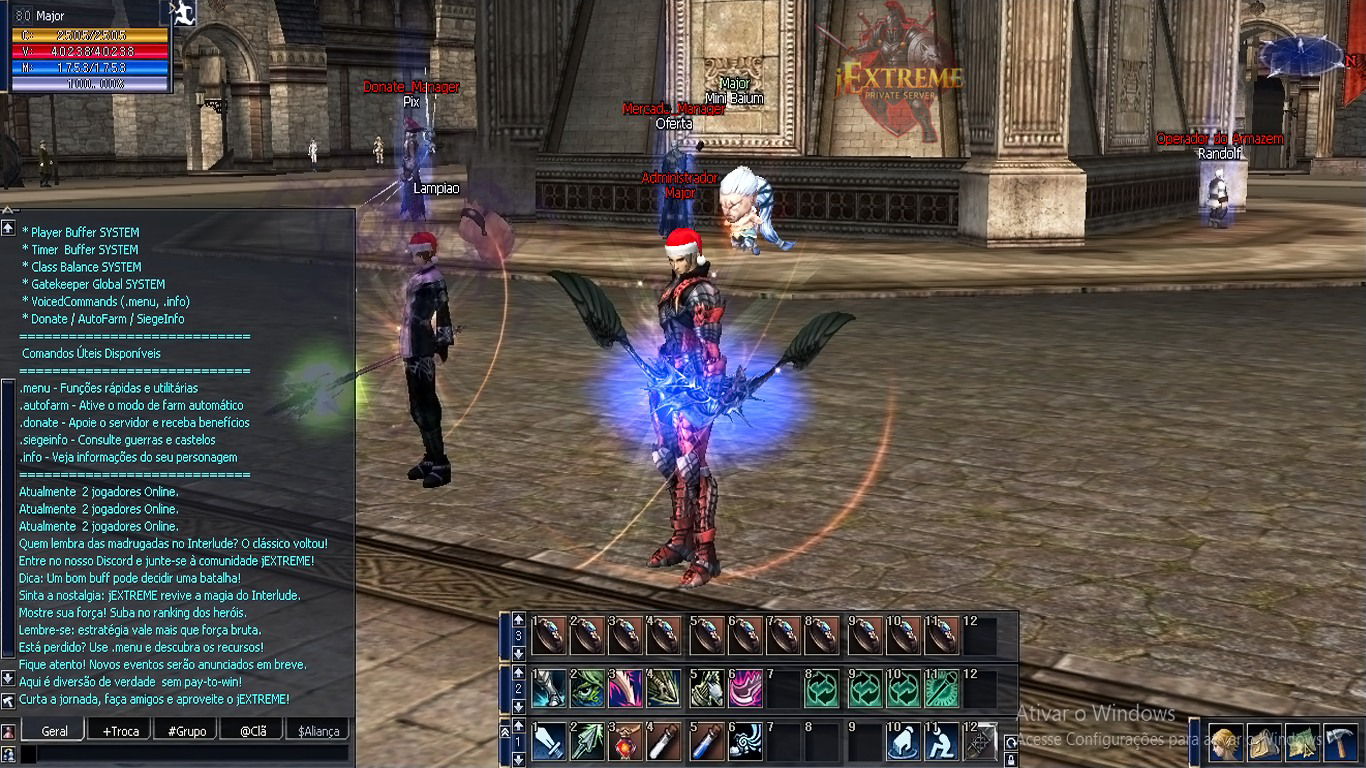Switch to the @Clã chat tab
Screen dimensions: 1366x768
(x=252, y=731)
